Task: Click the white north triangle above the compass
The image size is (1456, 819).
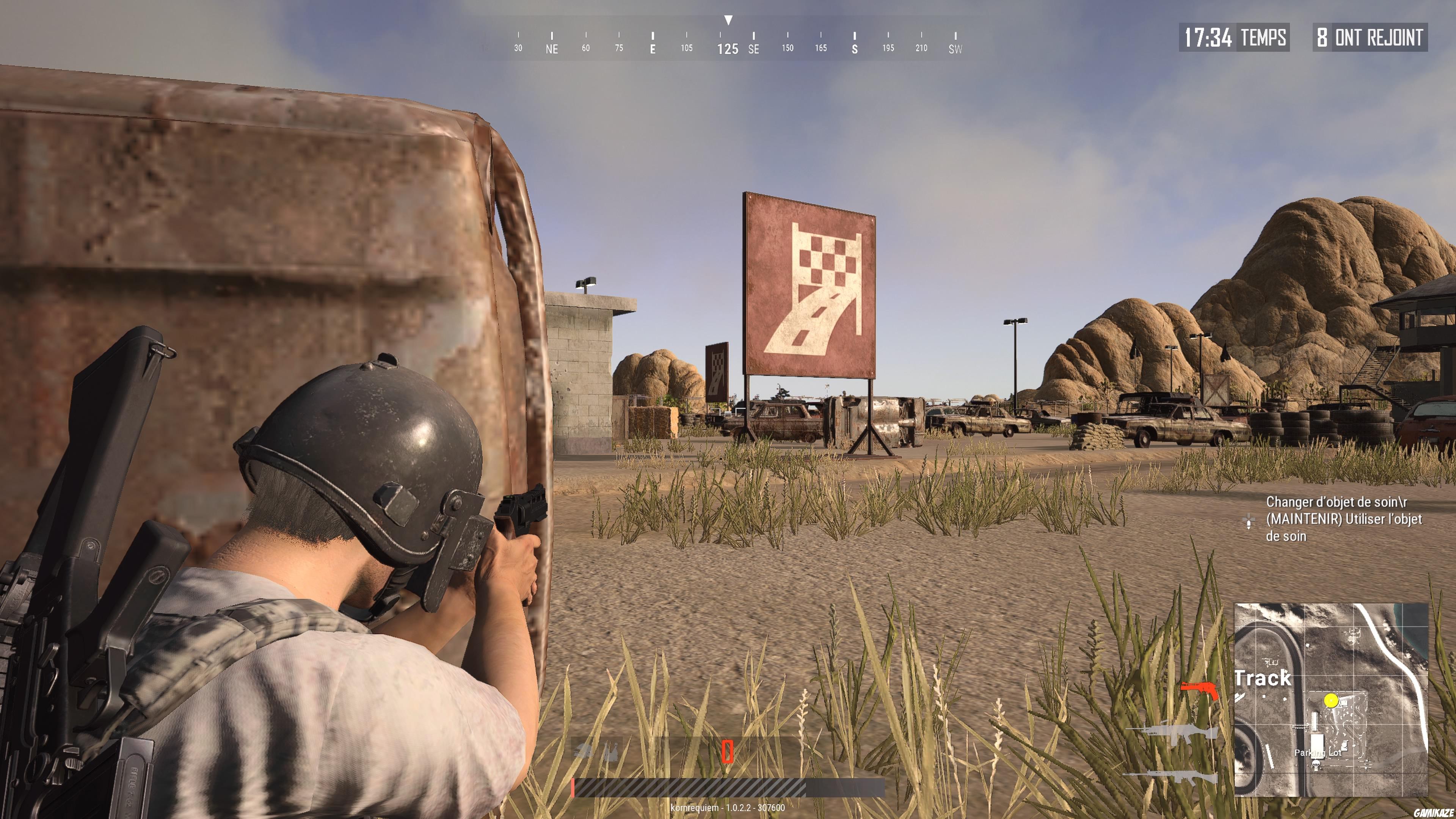Action: coord(728,20)
